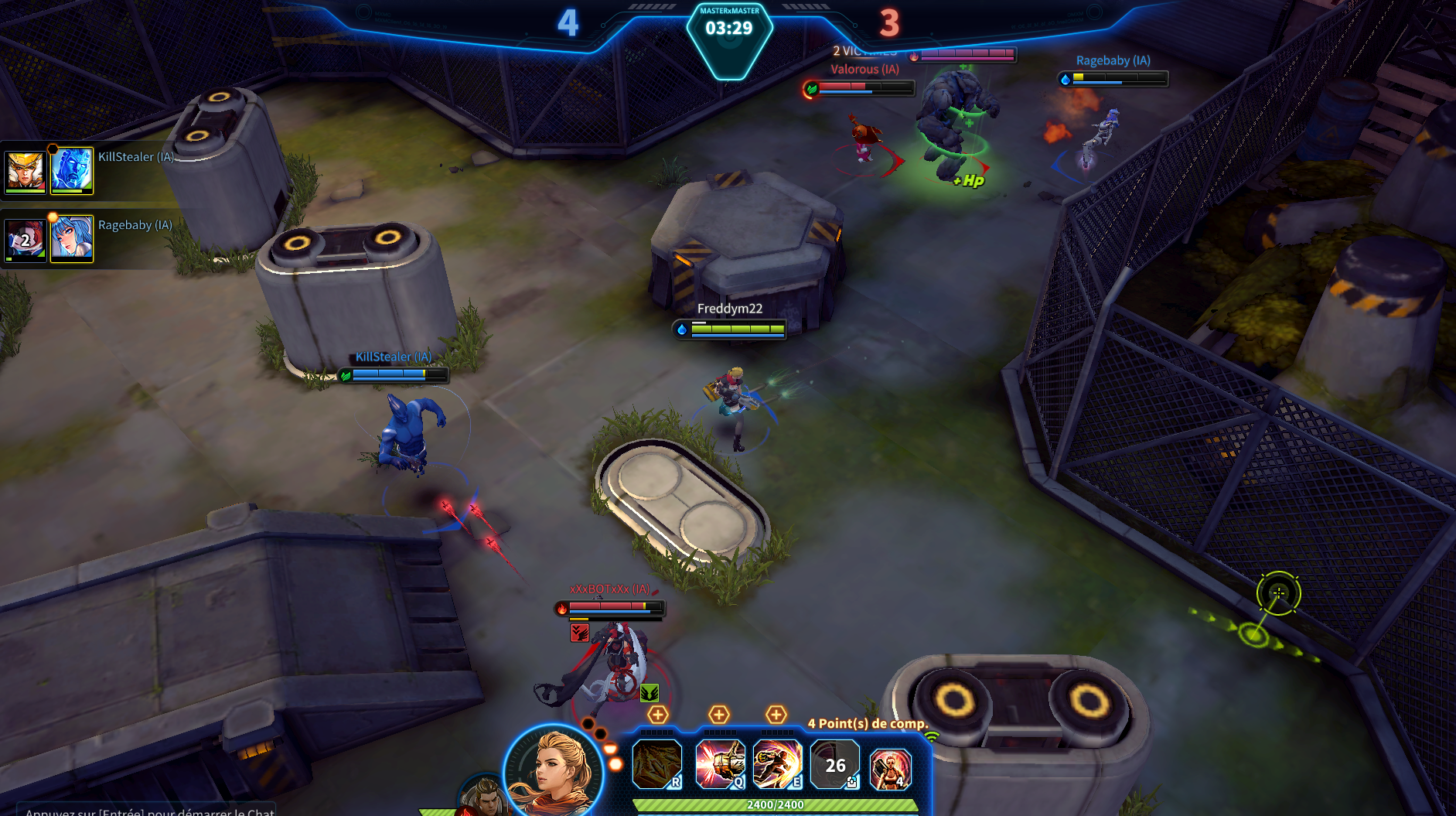Trigger the E dash ability
This screenshot has height=816, width=1456.
(777, 764)
